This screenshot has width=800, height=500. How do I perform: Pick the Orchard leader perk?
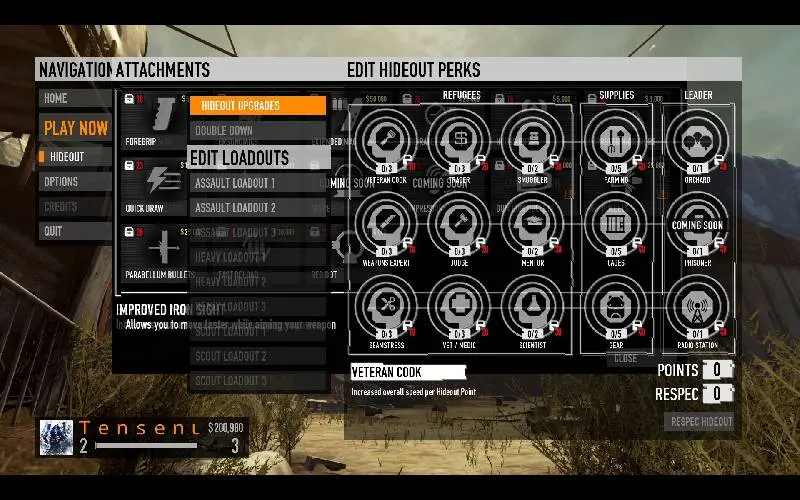coord(697,139)
